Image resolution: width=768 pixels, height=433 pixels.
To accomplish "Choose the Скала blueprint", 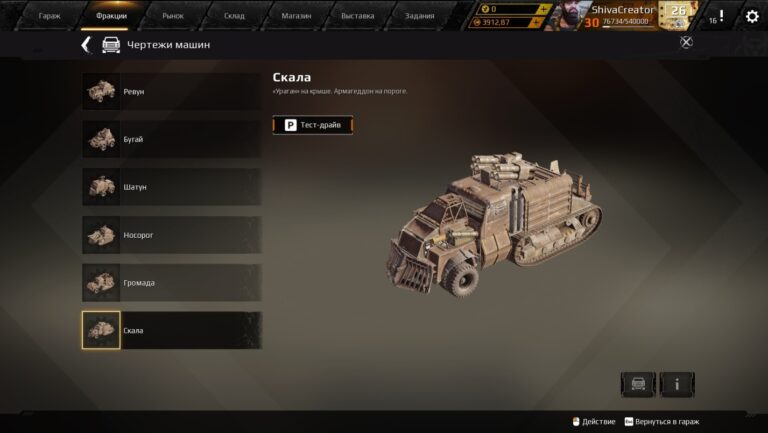I will (x=171, y=331).
